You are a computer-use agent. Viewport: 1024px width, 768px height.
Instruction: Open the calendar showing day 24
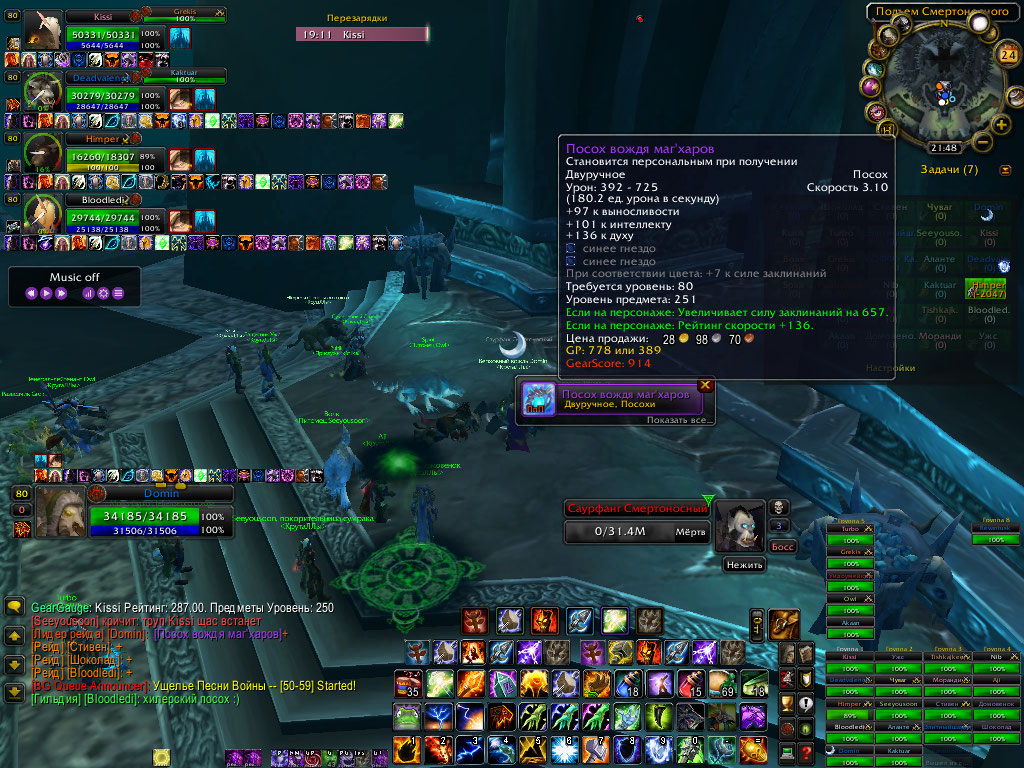pyautogui.click(x=1007, y=54)
